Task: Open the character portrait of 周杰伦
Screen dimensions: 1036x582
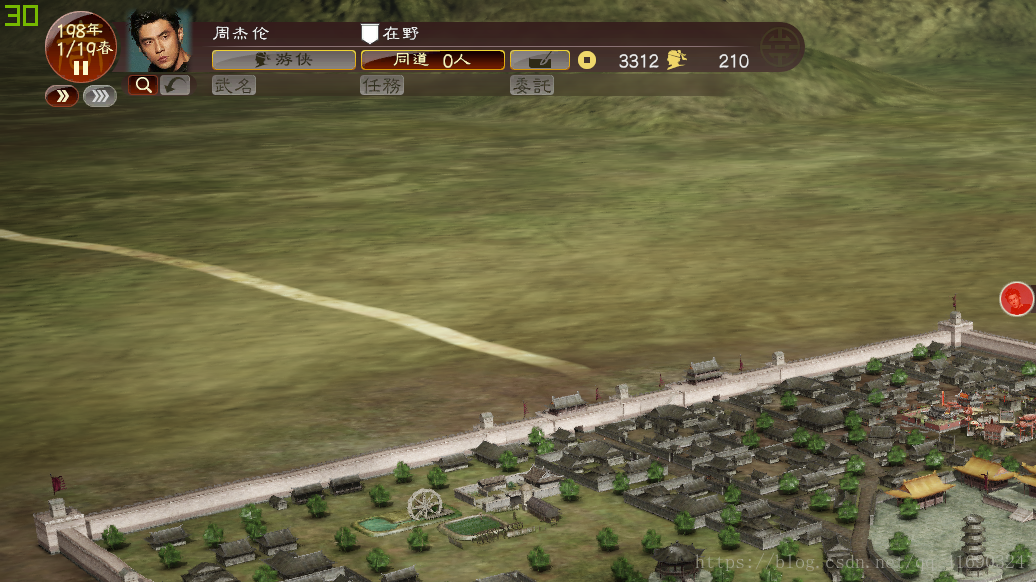Action: pos(160,42)
